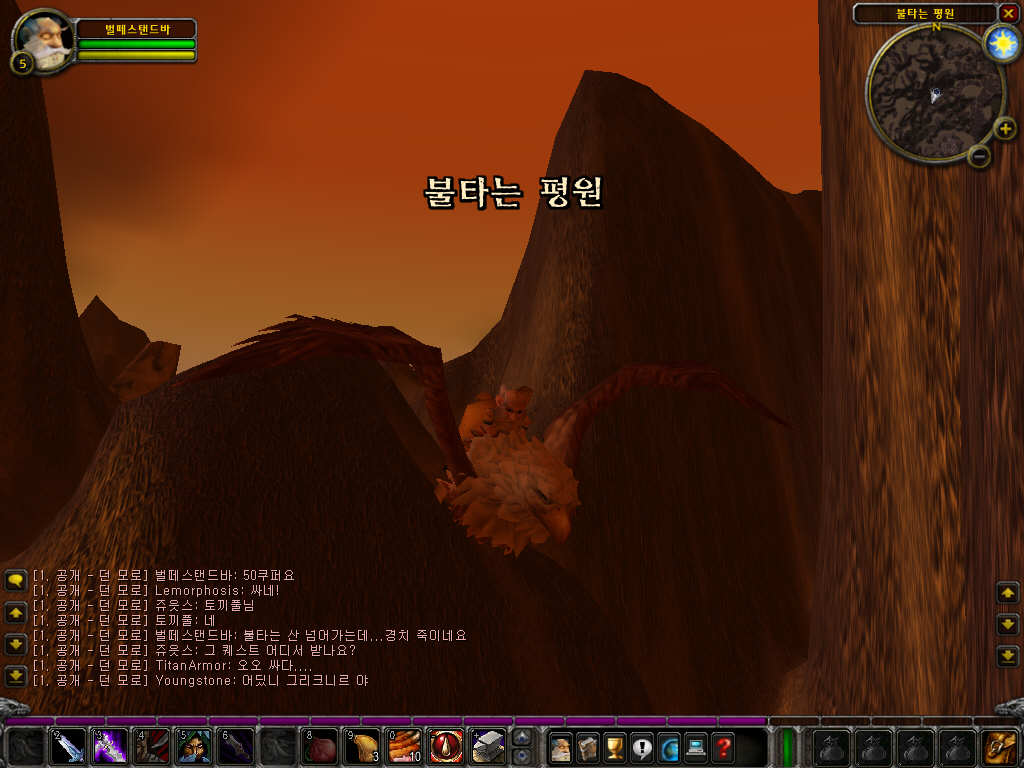Select the anvil icon on action bar
1024x768 pixels.
pos(487,747)
